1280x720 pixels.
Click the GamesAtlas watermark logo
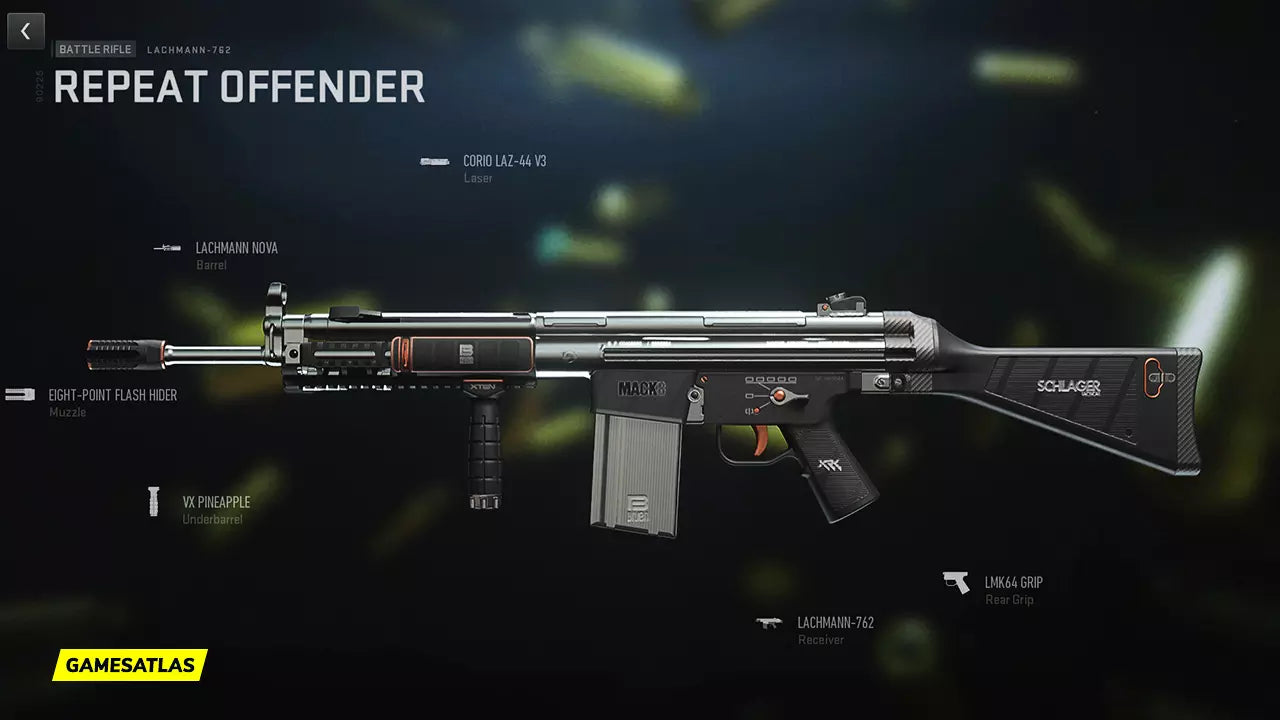(x=130, y=665)
